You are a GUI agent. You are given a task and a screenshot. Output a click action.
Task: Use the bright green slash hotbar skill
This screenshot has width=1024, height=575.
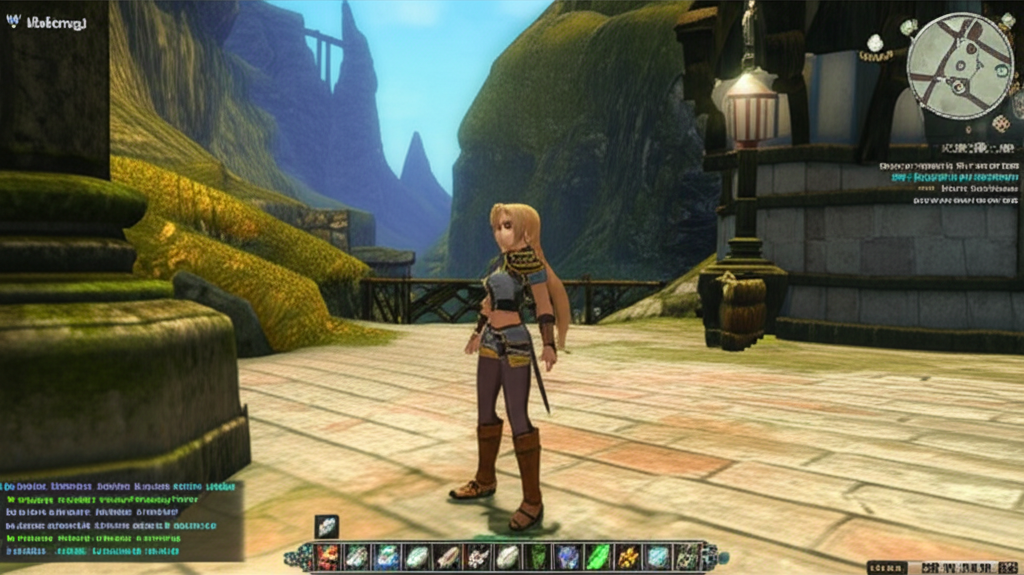(597, 557)
